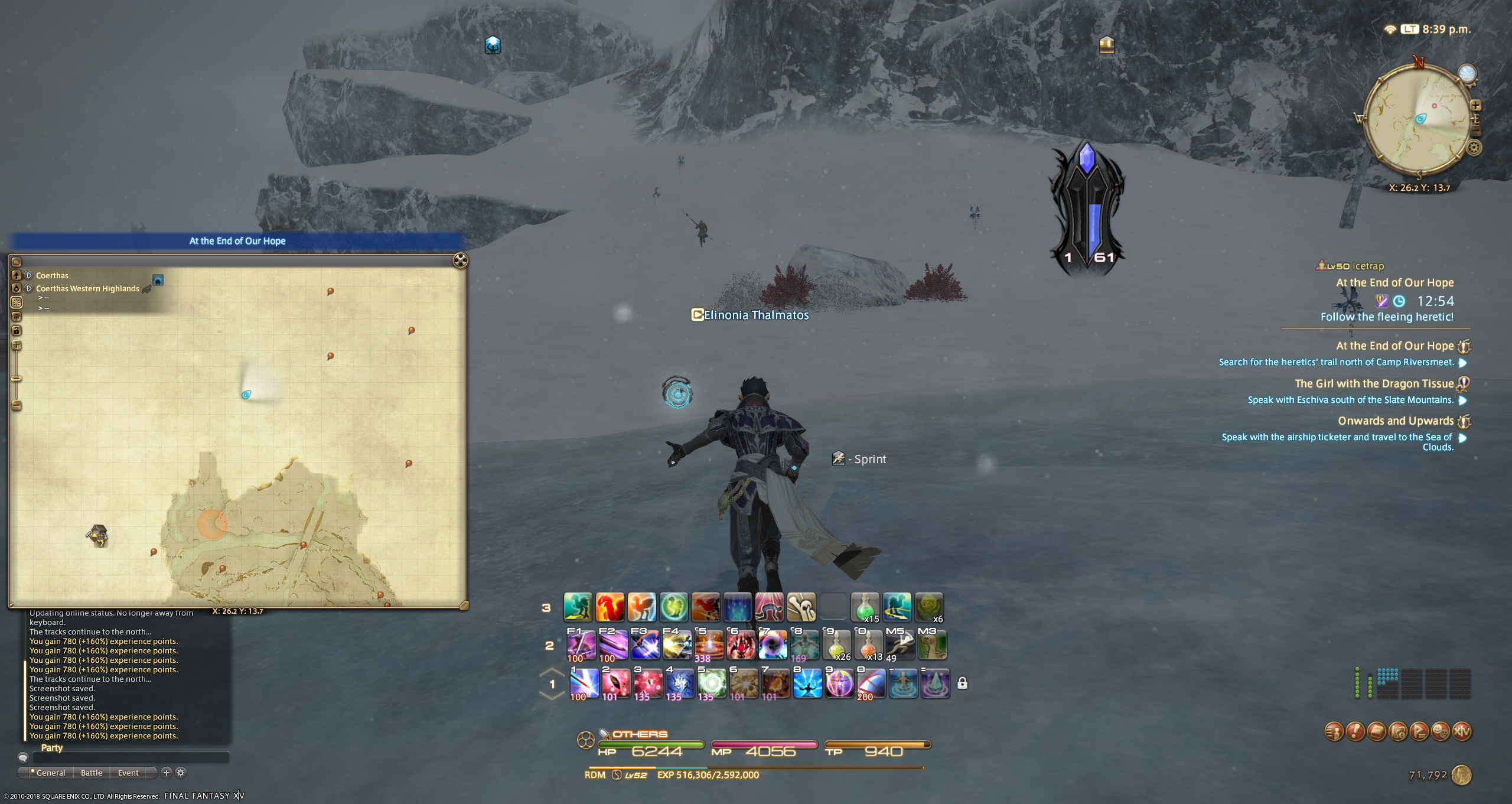Select the Onwards and Upwards quest entry
Image resolution: width=1512 pixels, height=804 pixels.
pyautogui.click(x=1395, y=421)
